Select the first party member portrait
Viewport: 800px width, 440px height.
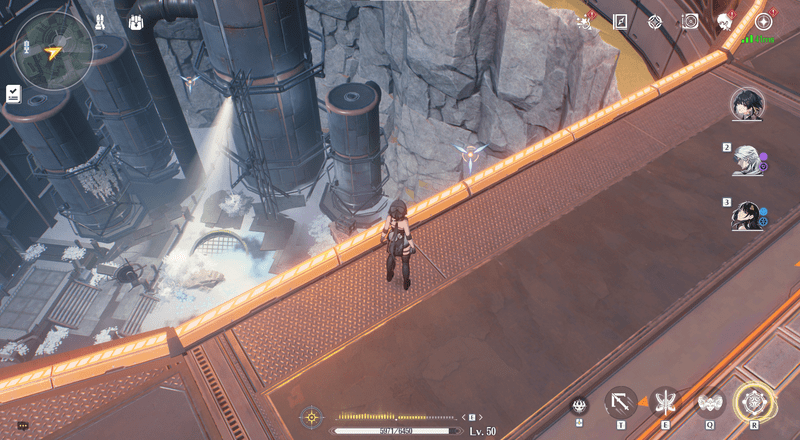pos(746,103)
